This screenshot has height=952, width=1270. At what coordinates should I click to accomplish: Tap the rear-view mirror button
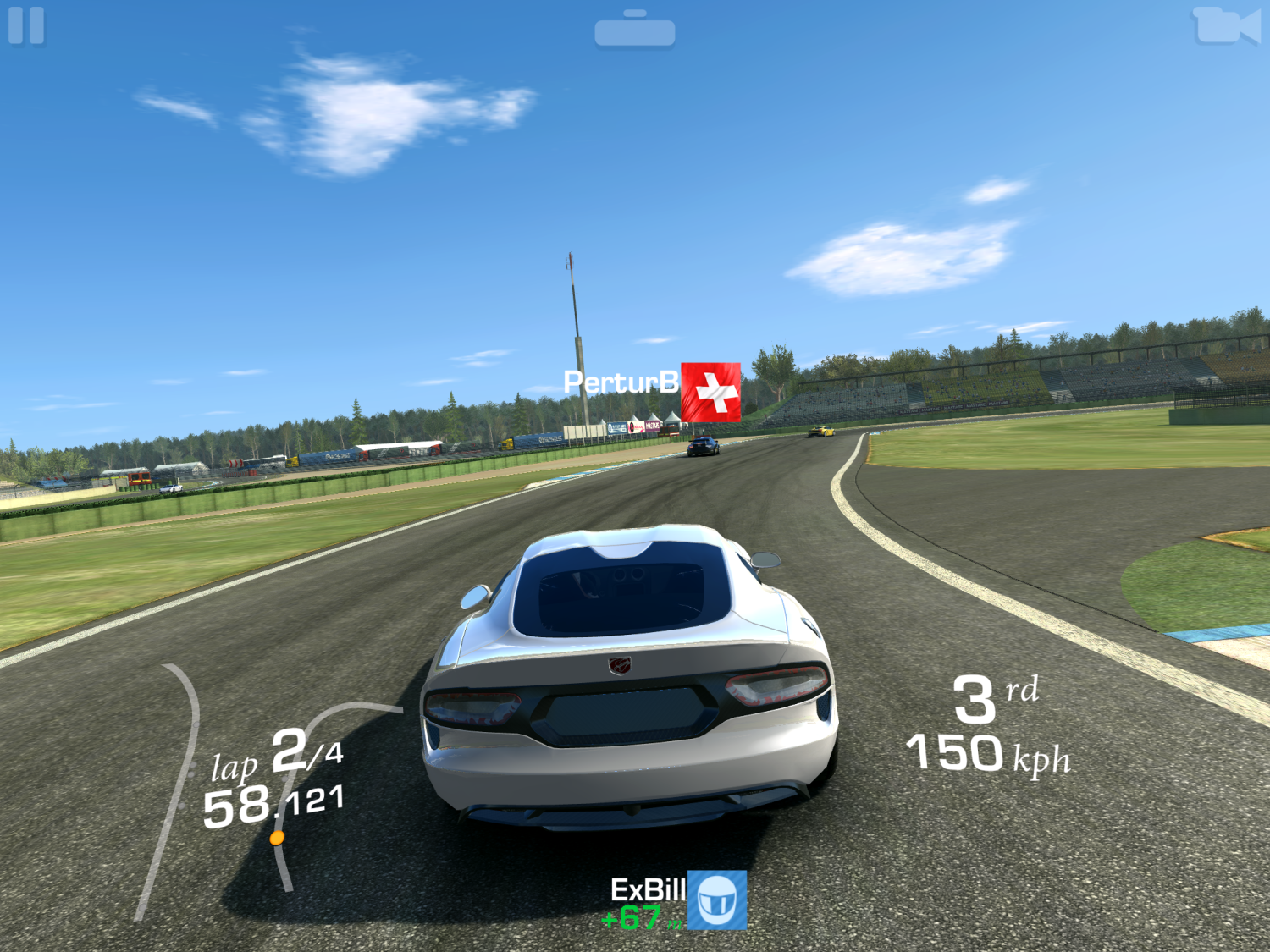(x=635, y=30)
